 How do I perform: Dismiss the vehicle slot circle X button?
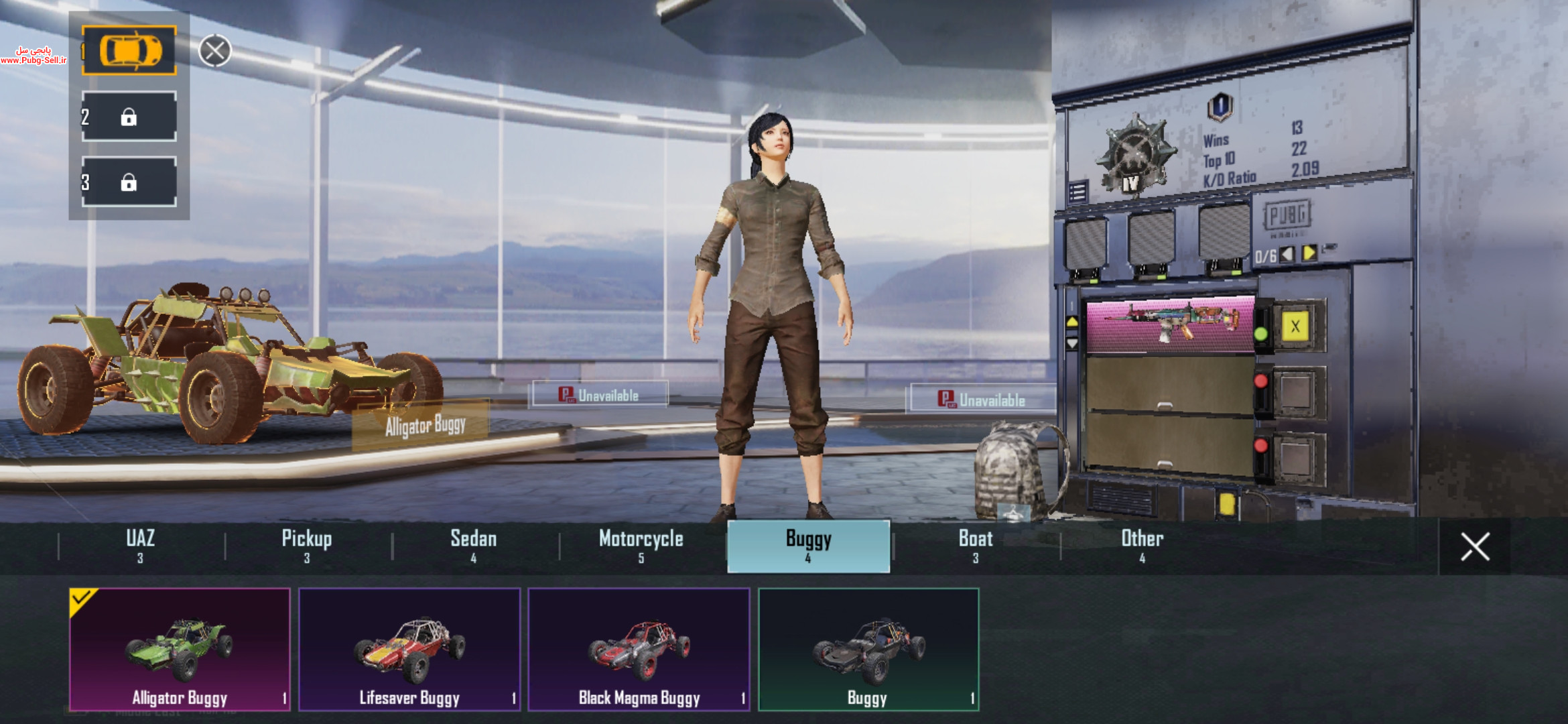215,51
